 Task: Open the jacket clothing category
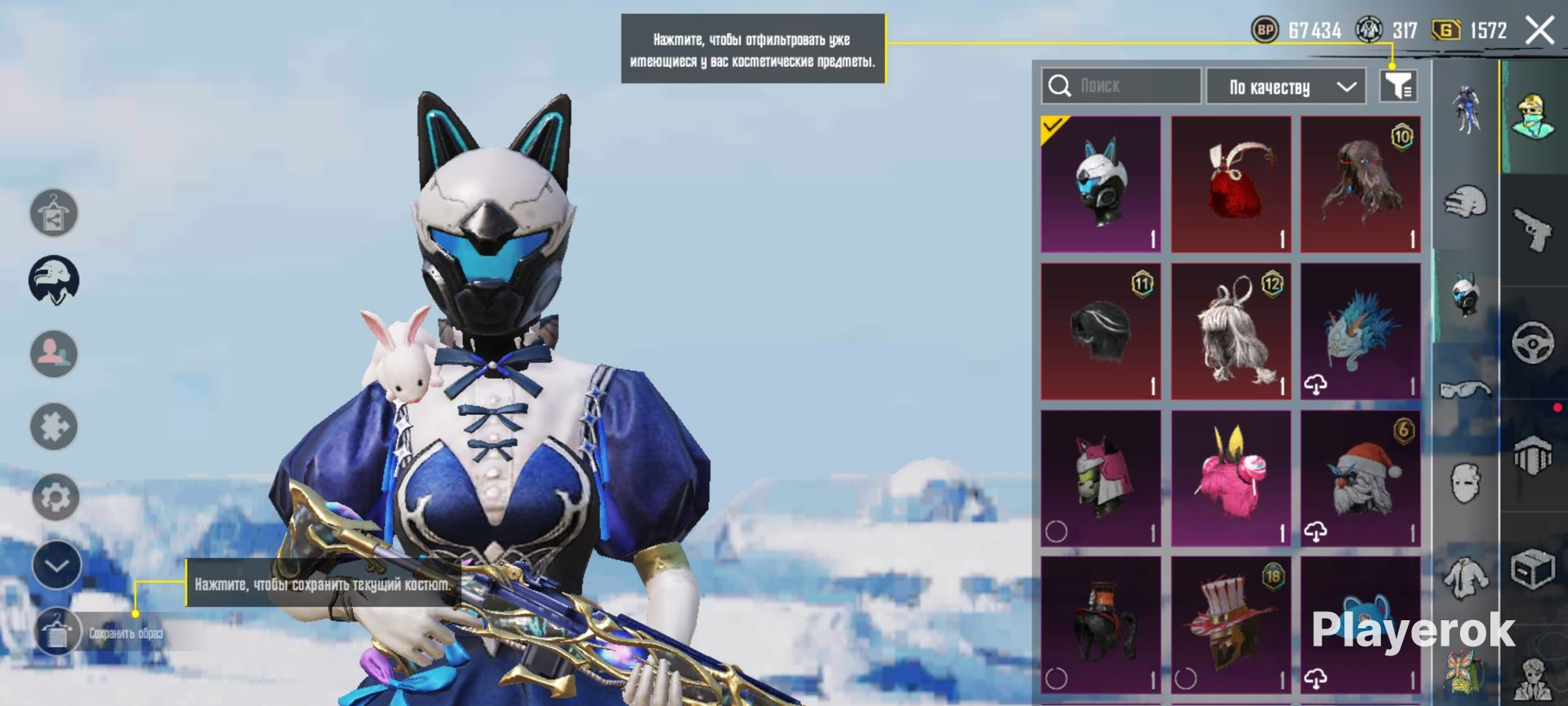1465,577
